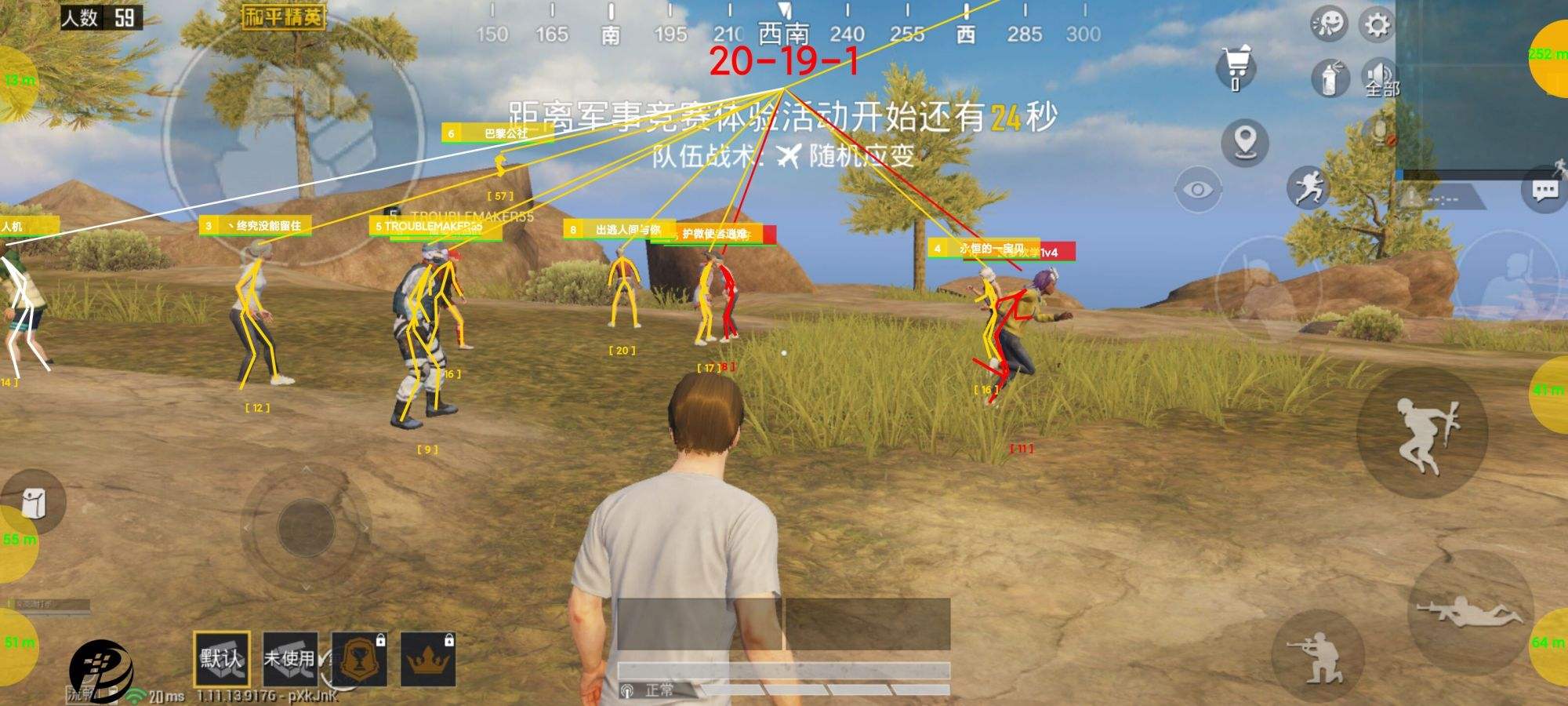Image resolution: width=1568 pixels, height=706 pixels.
Task: Tap the virtual movement joystick
Action: (306, 527)
